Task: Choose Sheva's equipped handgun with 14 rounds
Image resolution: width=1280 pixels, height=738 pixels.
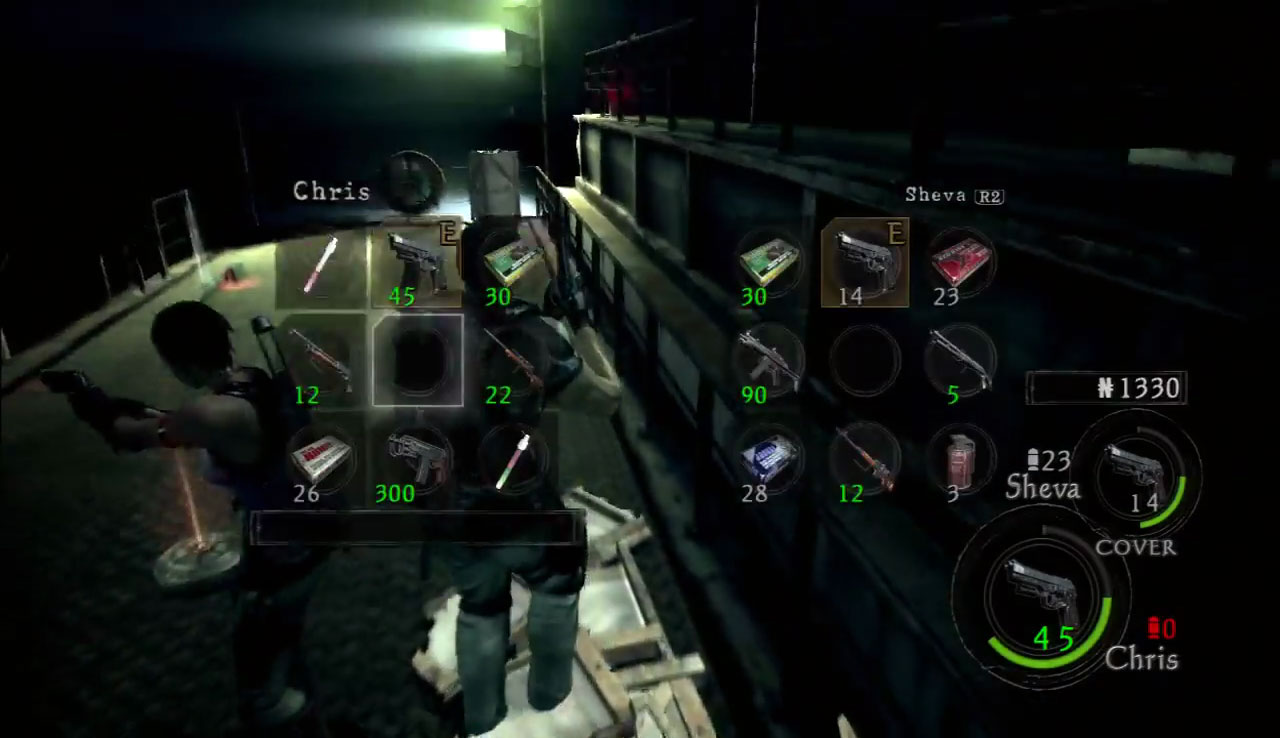Action: pyautogui.click(x=864, y=260)
